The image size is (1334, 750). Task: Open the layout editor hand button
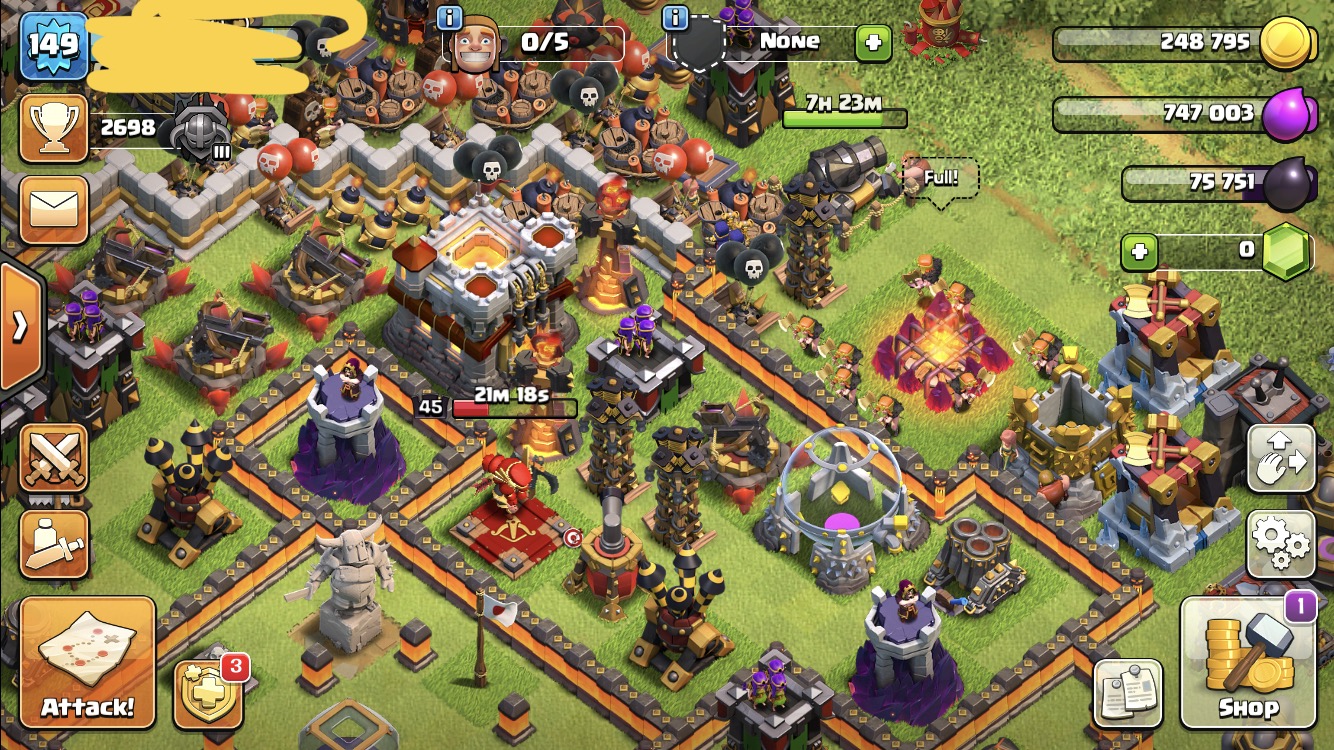1281,460
